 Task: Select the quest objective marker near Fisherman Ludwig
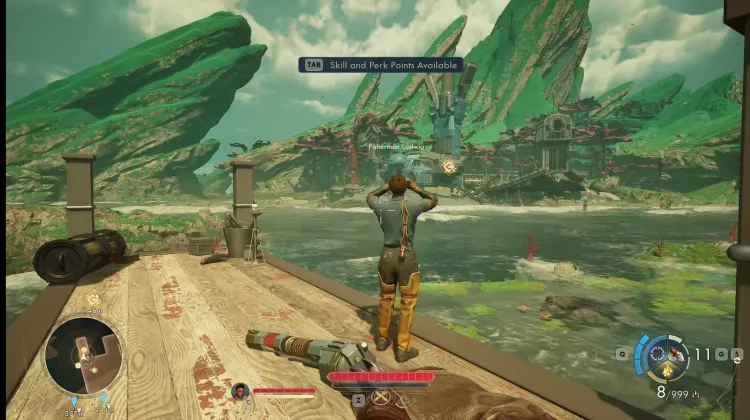(450, 167)
